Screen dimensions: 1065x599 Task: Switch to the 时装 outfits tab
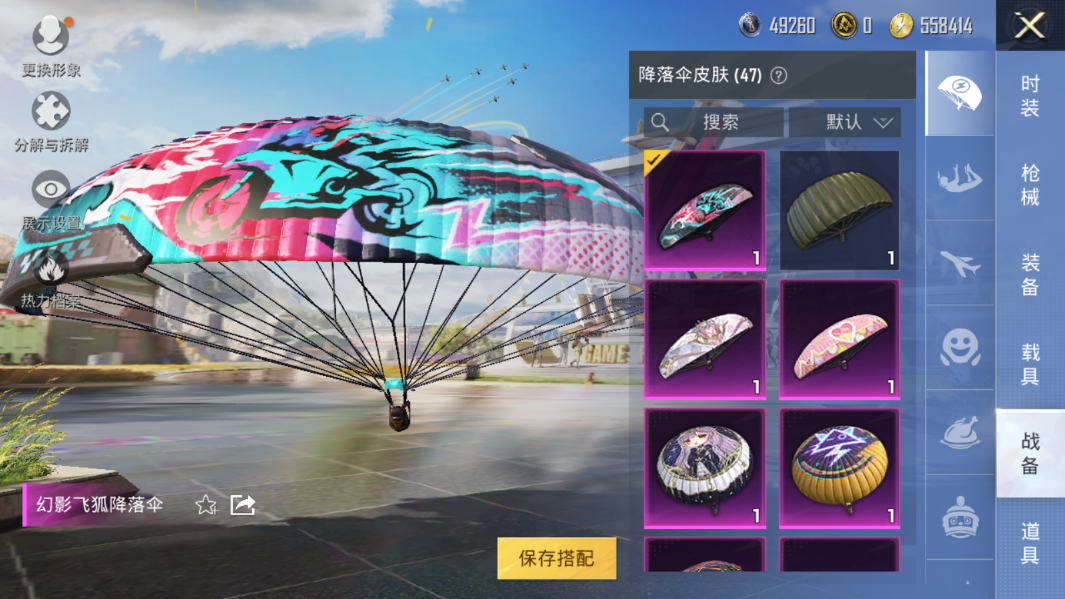pyautogui.click(x=1030, y=95)
